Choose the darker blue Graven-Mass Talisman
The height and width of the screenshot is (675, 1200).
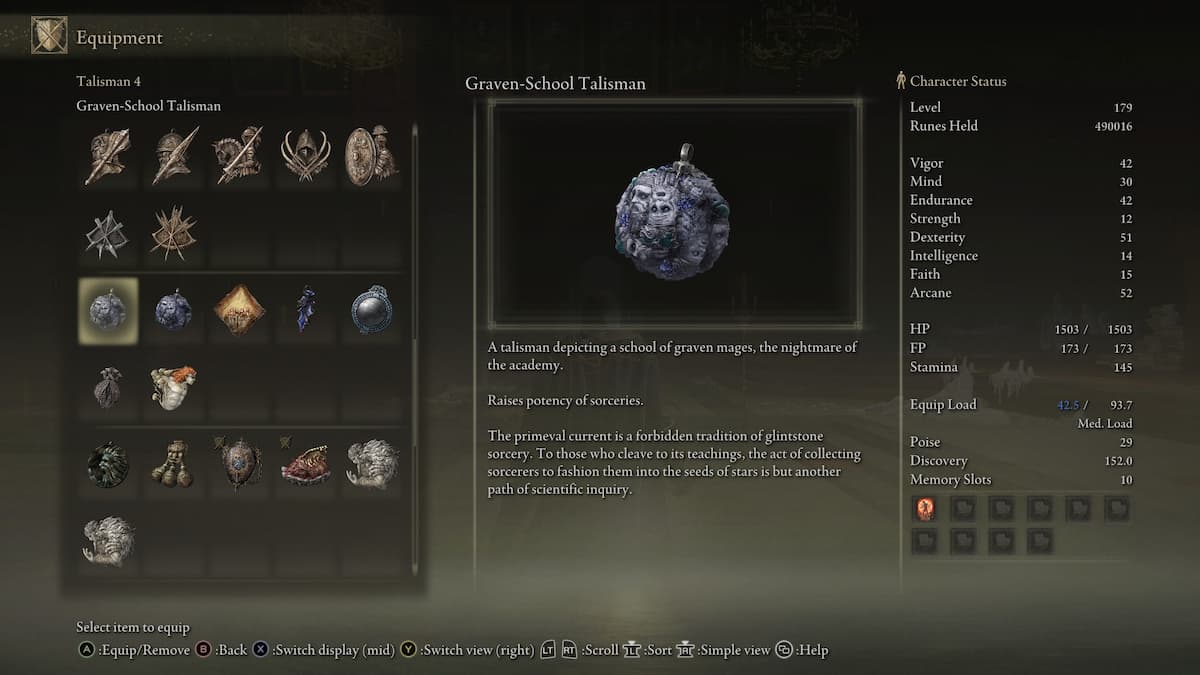(173, 311)
